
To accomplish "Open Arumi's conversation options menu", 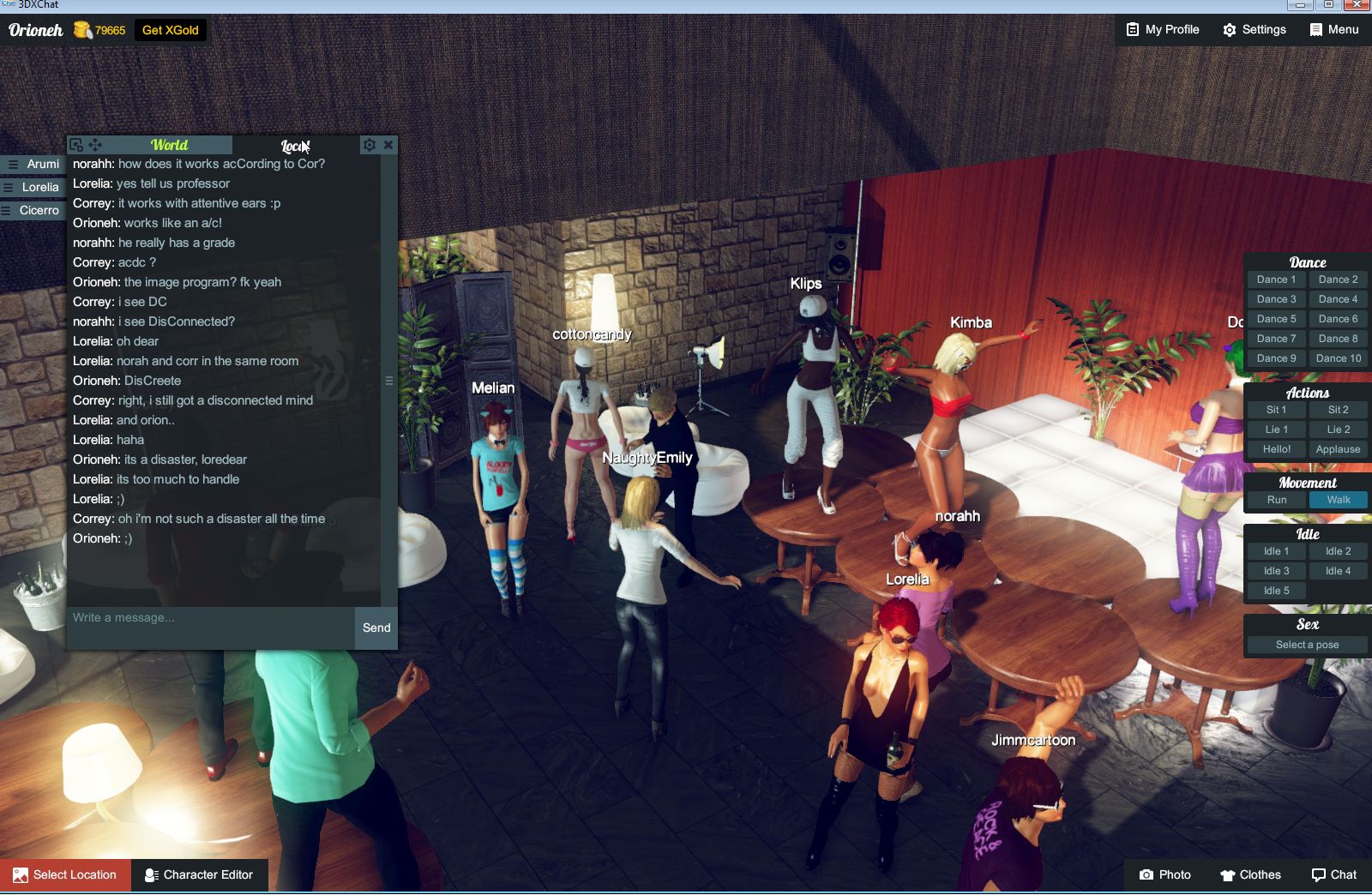I will click(x=14, y=164).
